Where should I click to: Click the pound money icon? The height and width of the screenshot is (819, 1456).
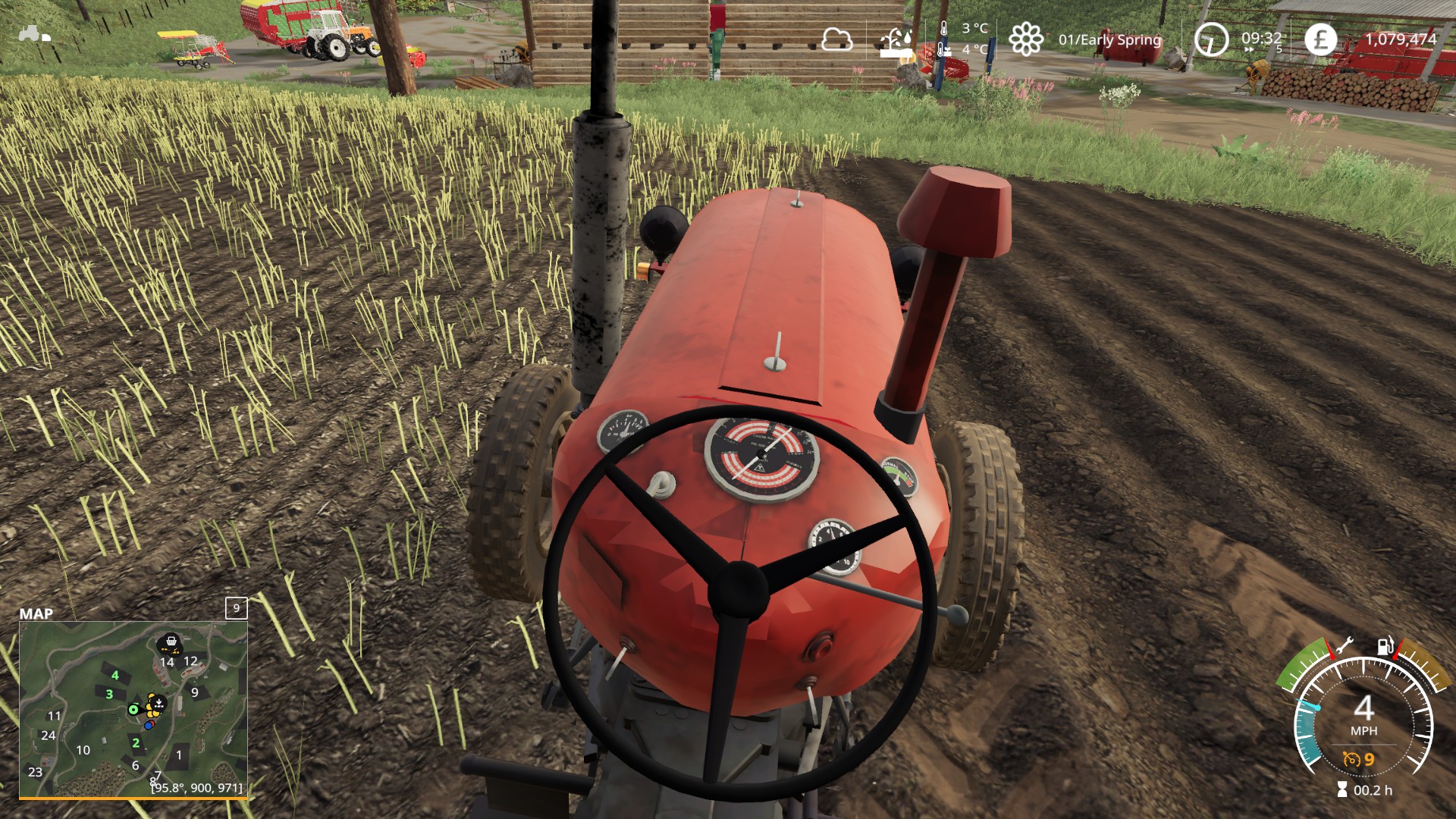[1320, 39]
